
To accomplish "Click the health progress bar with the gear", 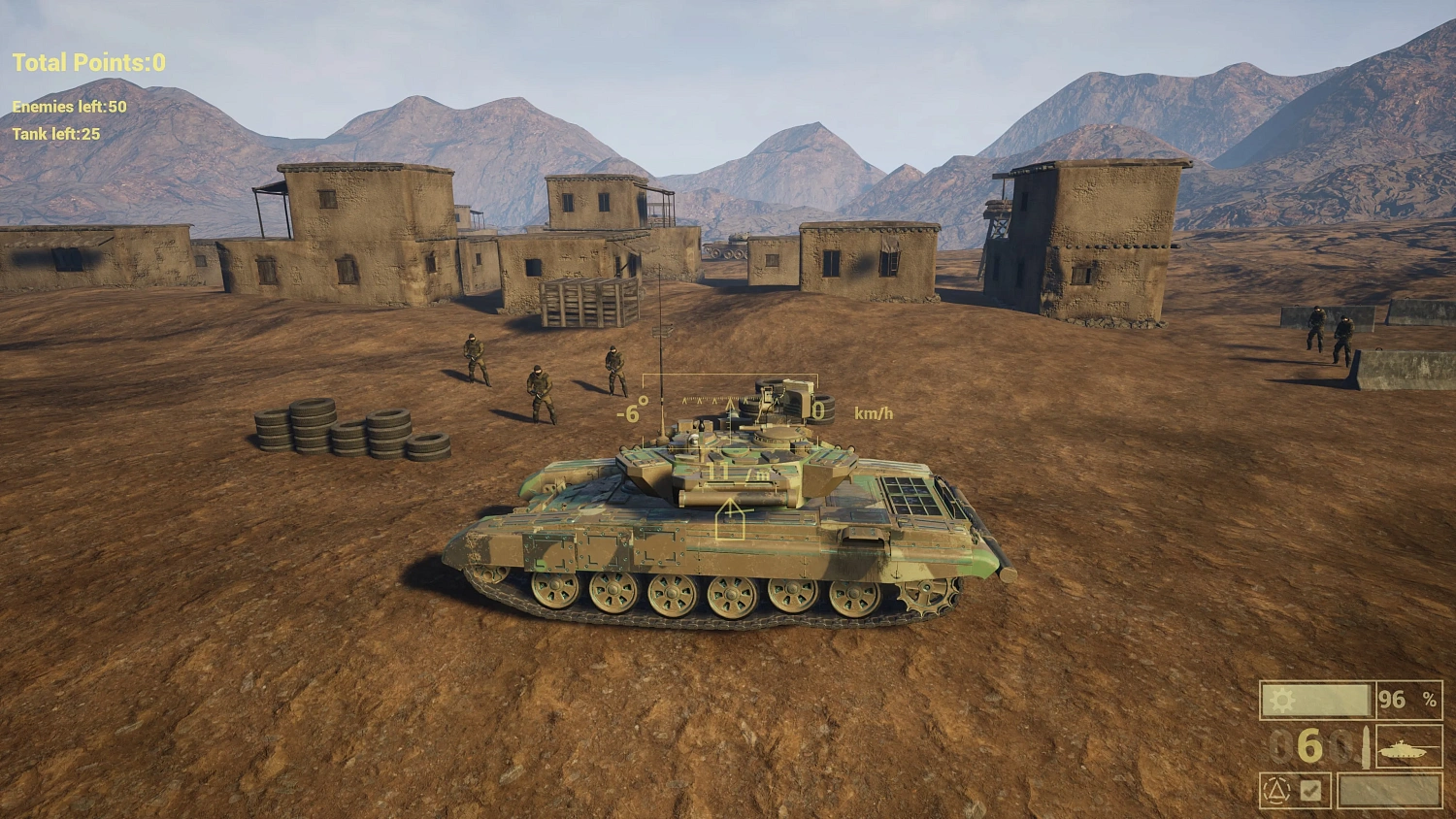I will [1318, 701].
